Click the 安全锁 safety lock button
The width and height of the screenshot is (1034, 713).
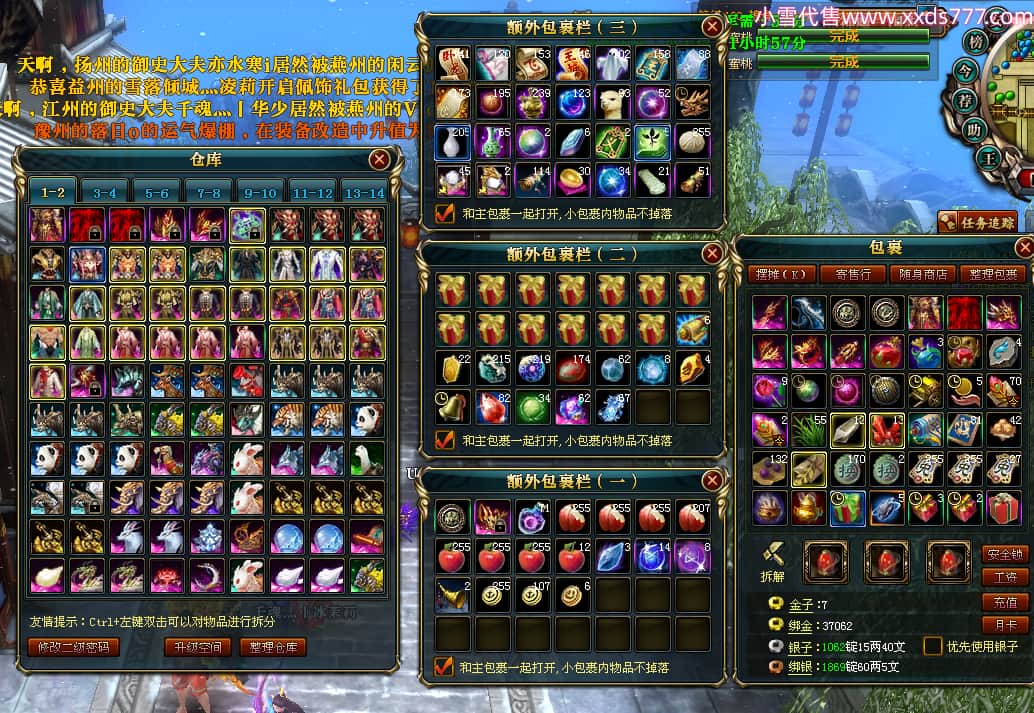[1004, 554]
